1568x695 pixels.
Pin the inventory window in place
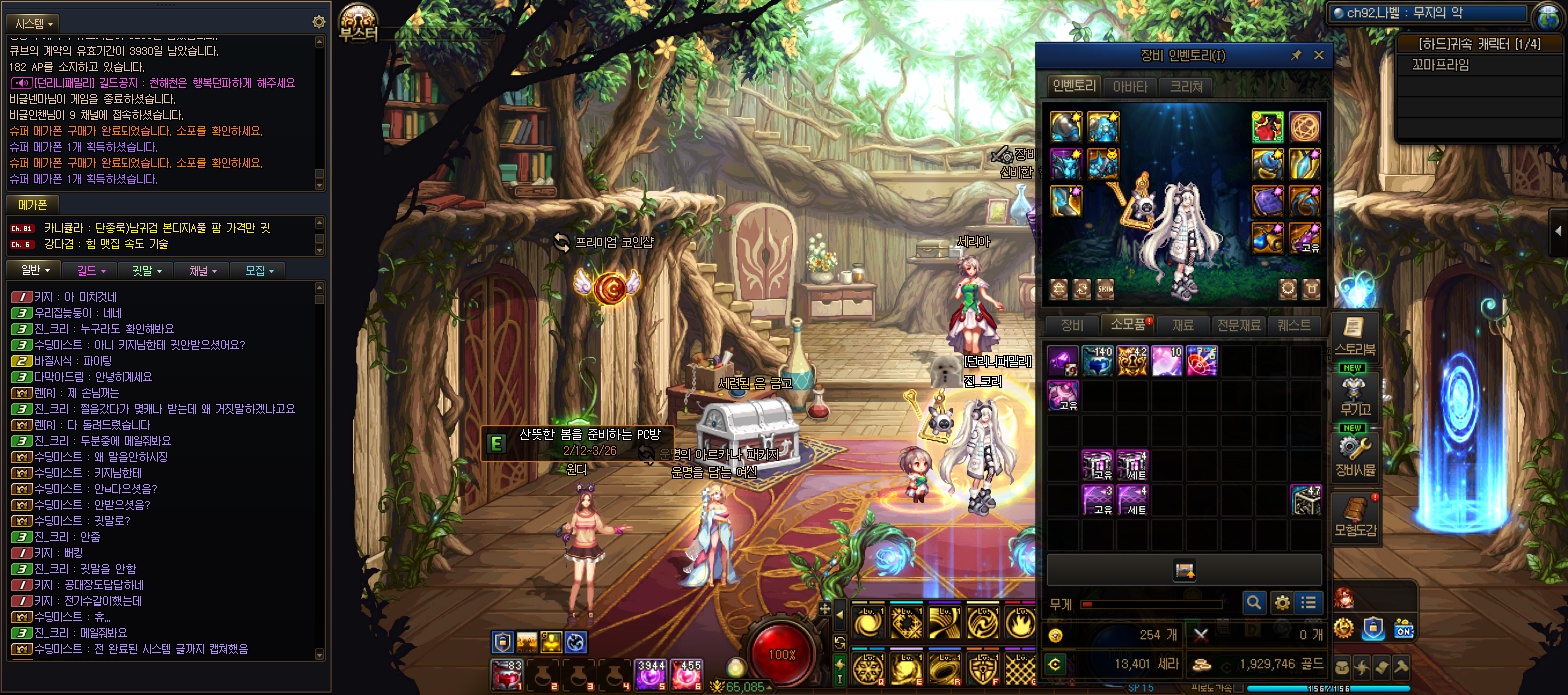[1296, 56]
